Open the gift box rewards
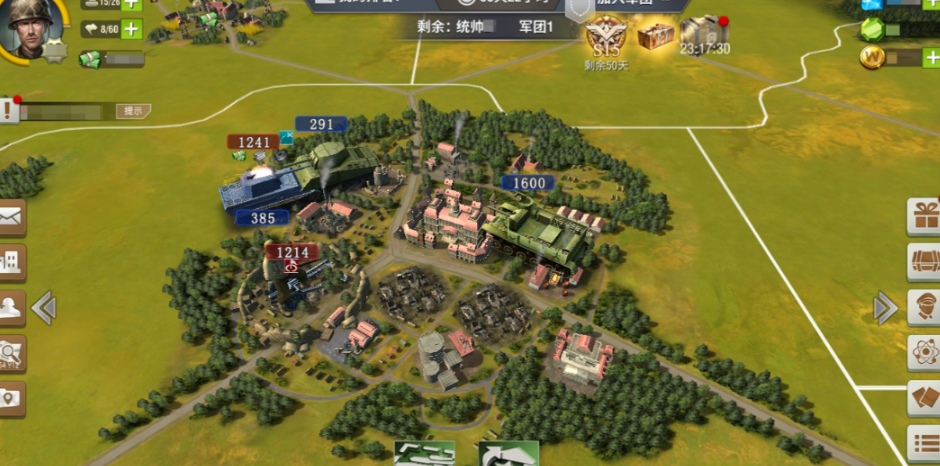Viewport: 940px width, 466px height. pyautogui.click(x=923, y=215)
